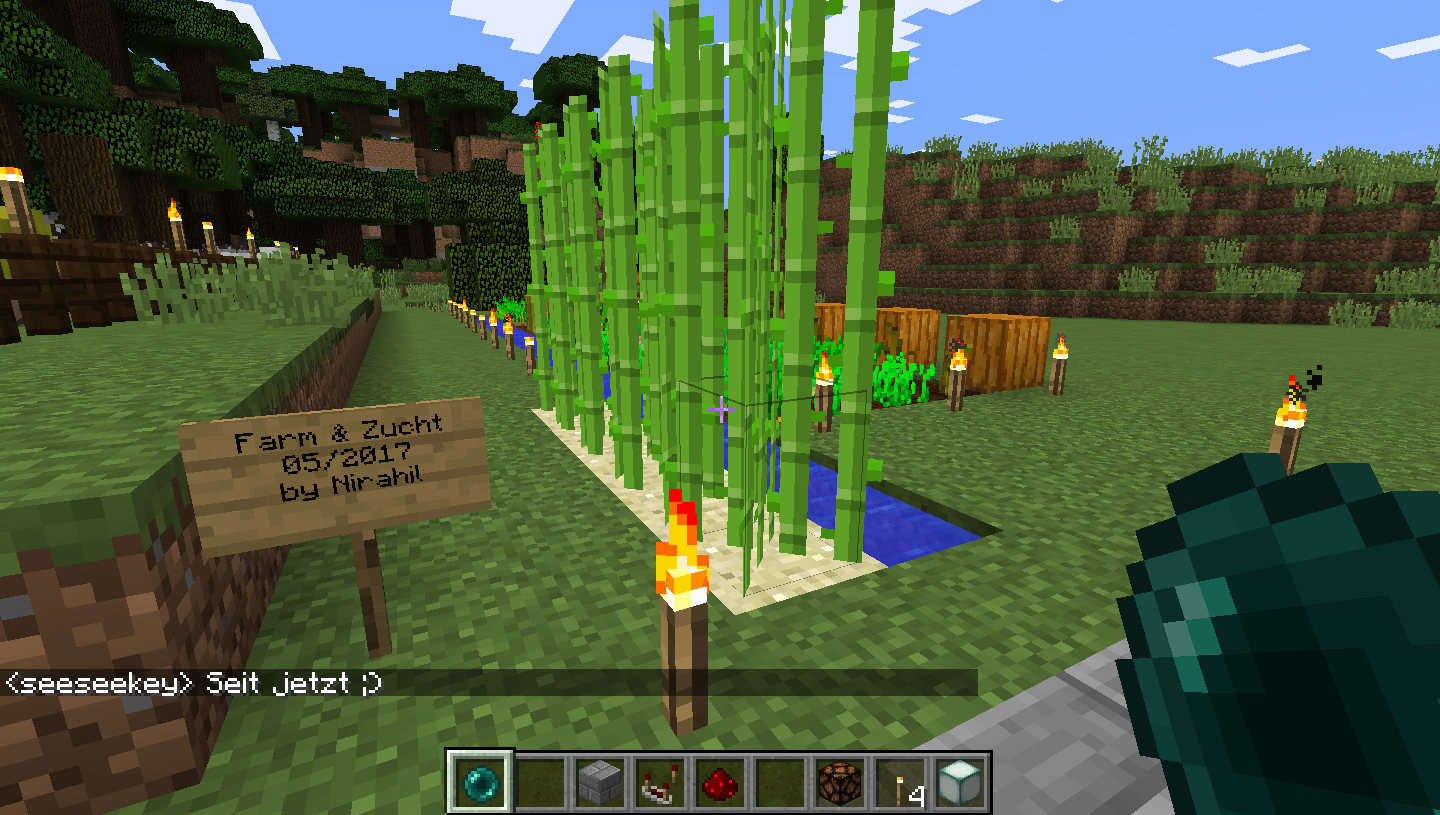Switch to the redstone lamp slot

point(840,782)
